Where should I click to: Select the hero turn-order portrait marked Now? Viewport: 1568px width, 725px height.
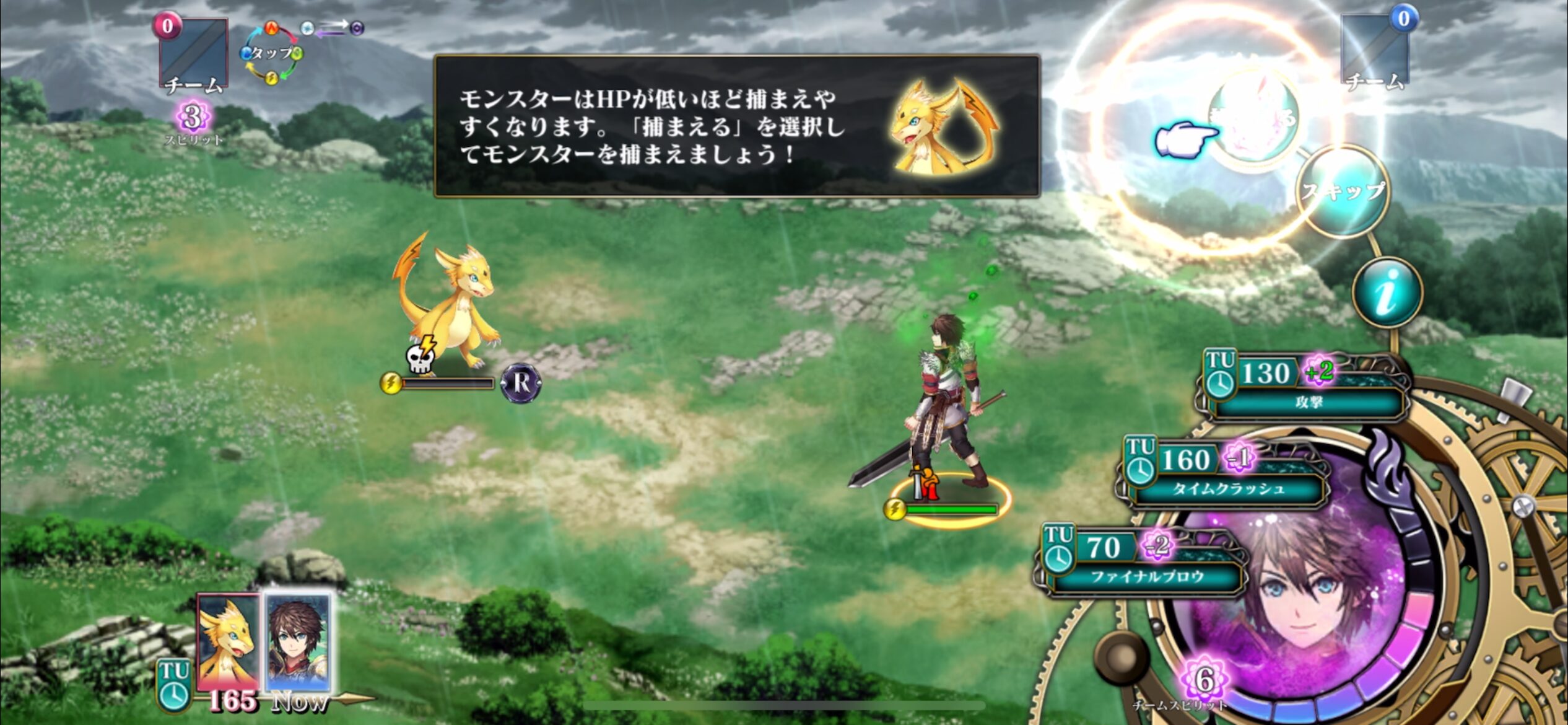299,641
